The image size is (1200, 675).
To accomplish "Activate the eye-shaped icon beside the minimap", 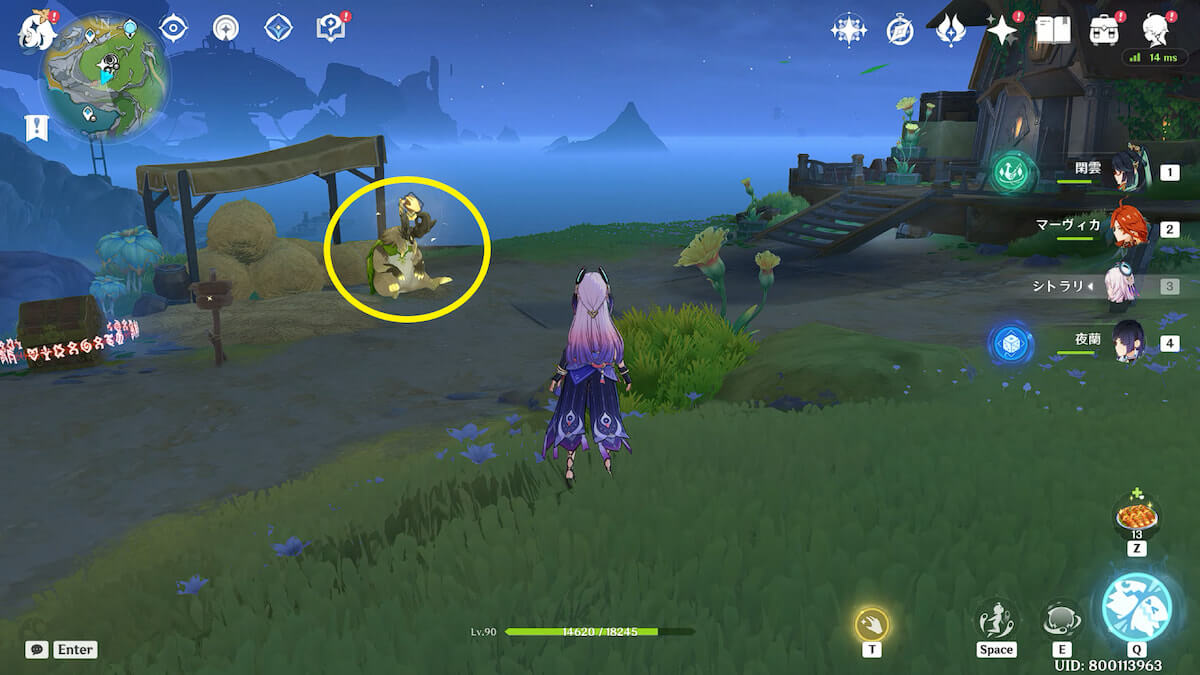I will tap(174, 28).
